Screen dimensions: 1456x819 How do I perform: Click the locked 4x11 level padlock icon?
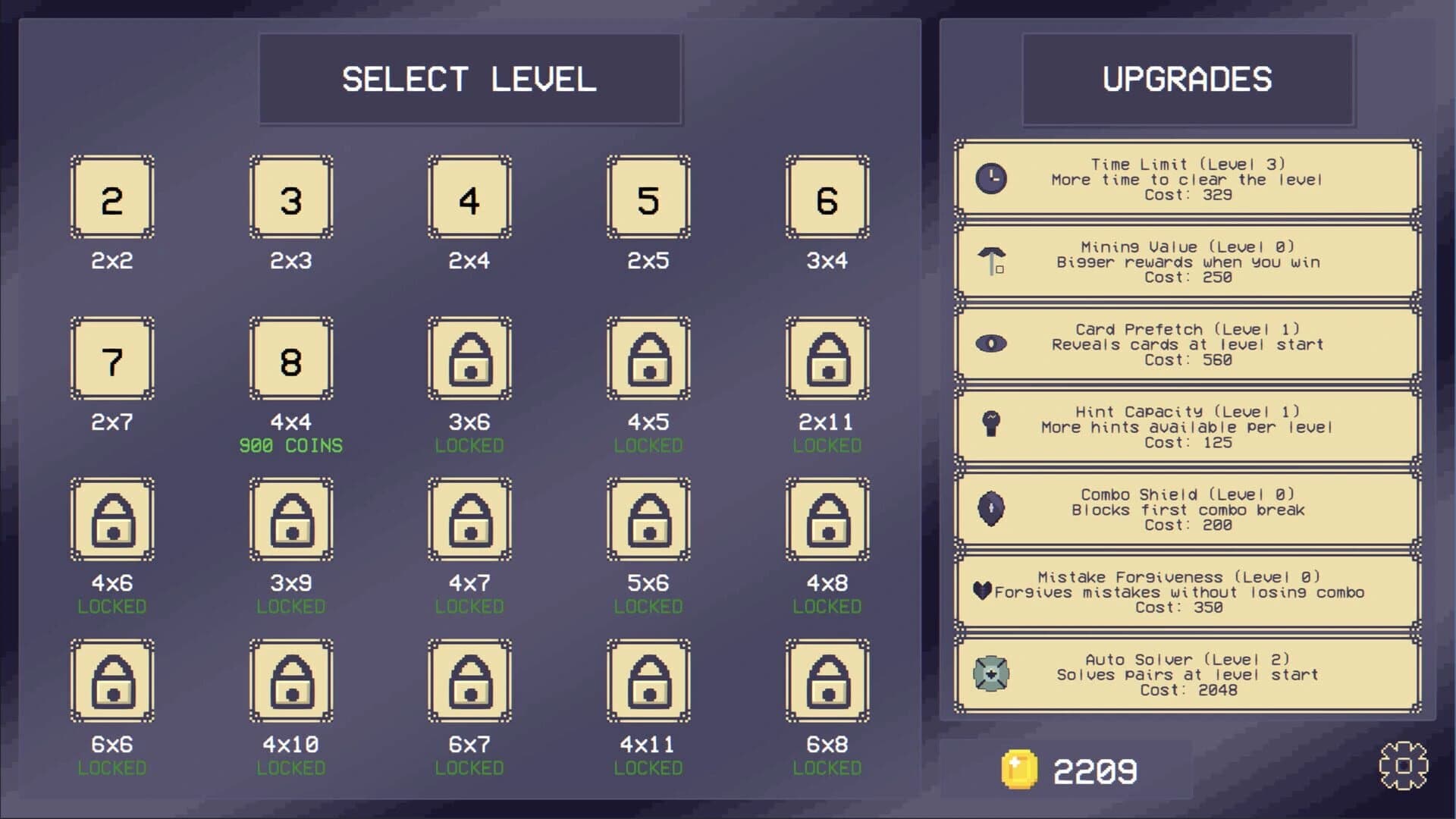click(648, 682)
